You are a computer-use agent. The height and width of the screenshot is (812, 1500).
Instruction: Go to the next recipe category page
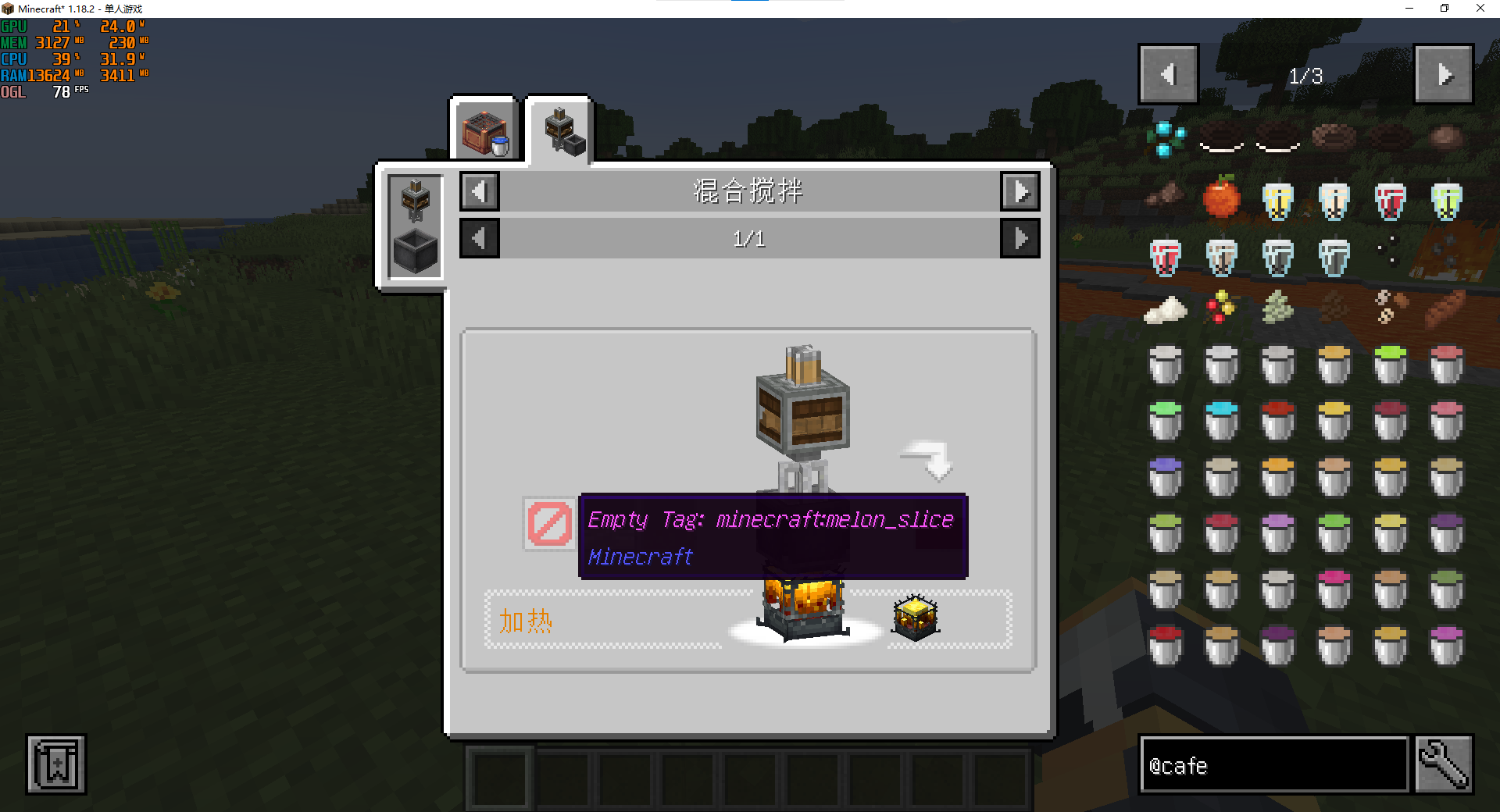[1020, 191]
